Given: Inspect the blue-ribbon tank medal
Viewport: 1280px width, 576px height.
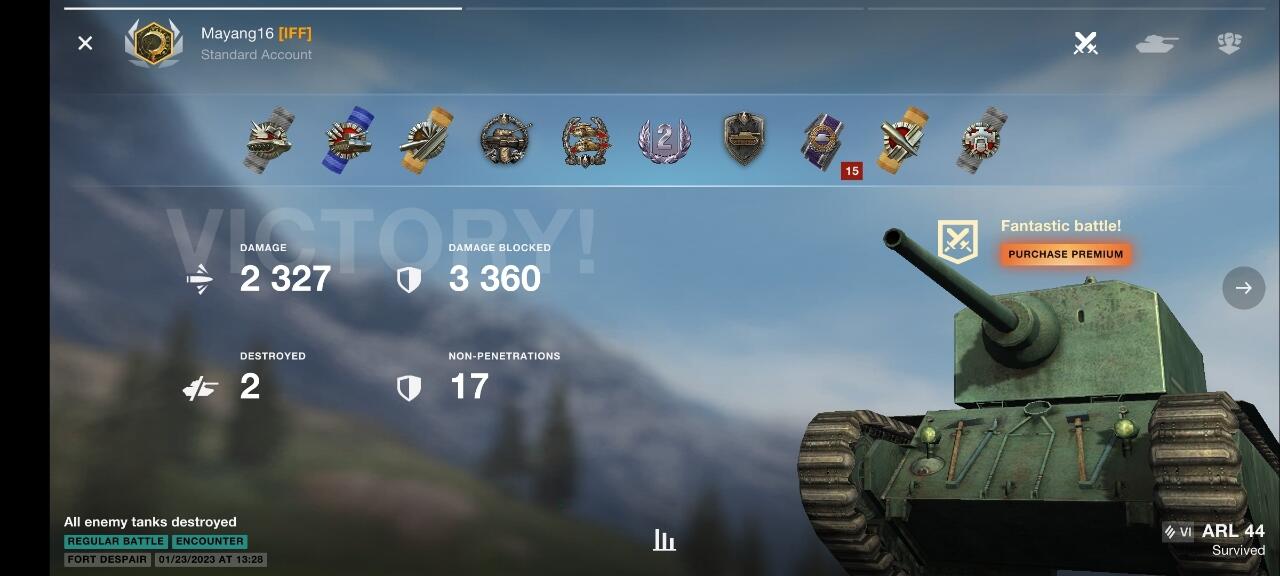Looking at the screenshot, I should coord(348,141).
